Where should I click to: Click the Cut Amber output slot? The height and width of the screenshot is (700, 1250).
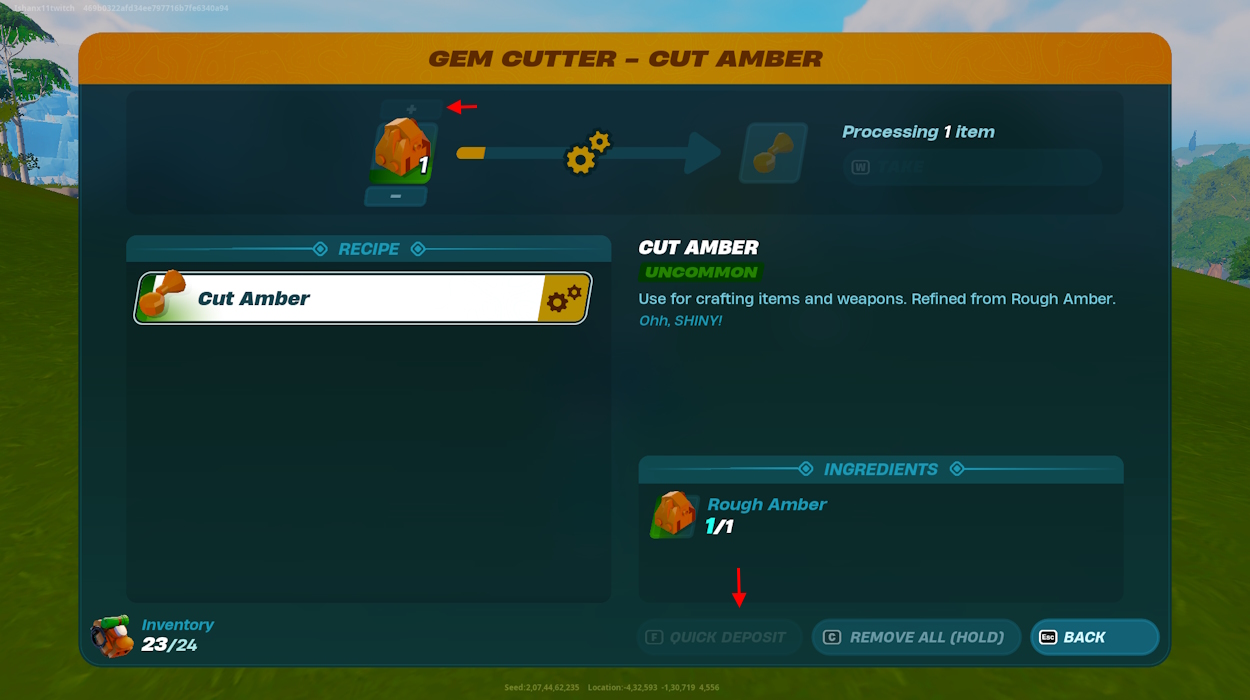773,153
